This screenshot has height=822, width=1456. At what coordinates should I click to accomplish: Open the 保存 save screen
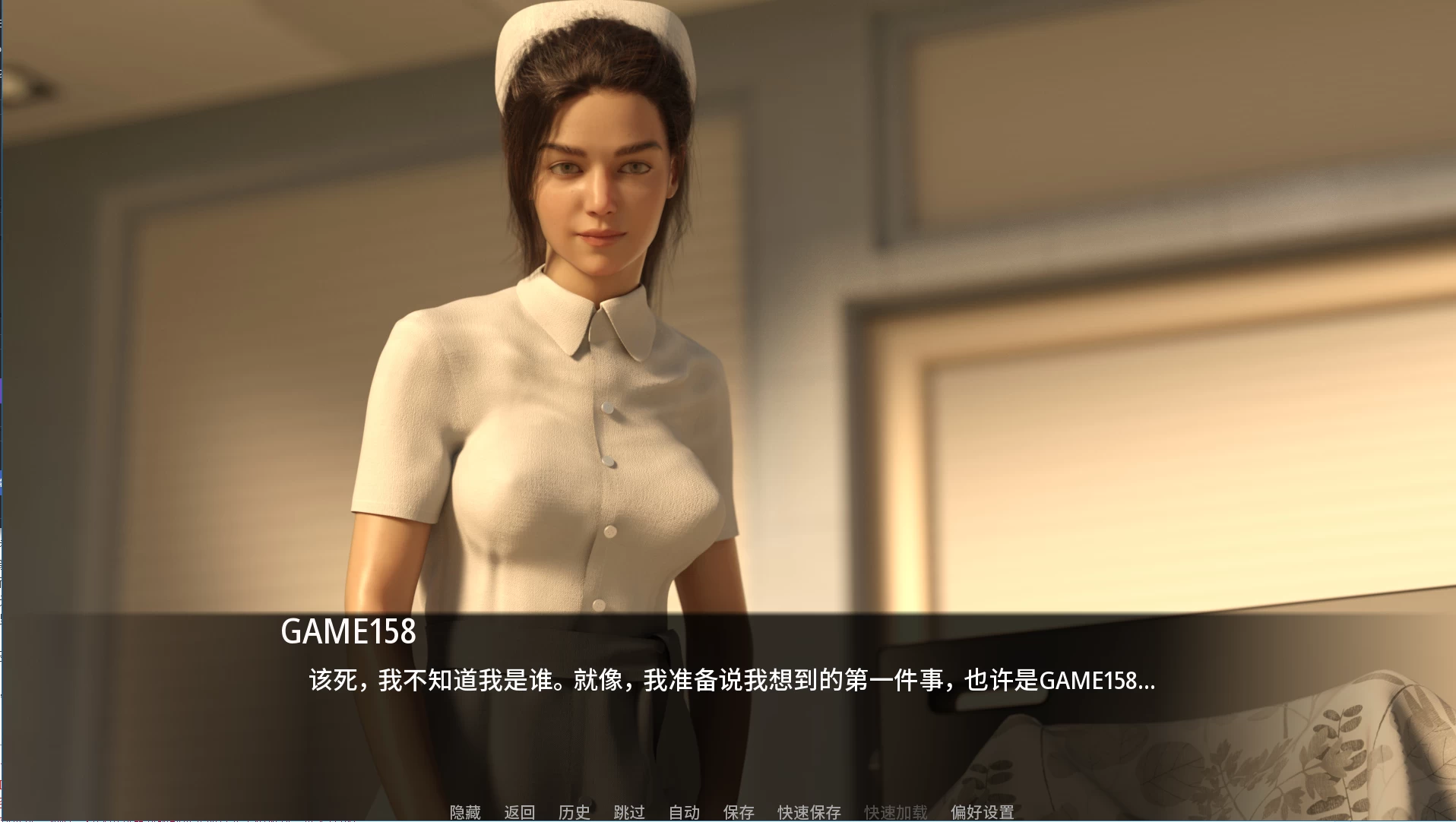click(x=738, y=811)
